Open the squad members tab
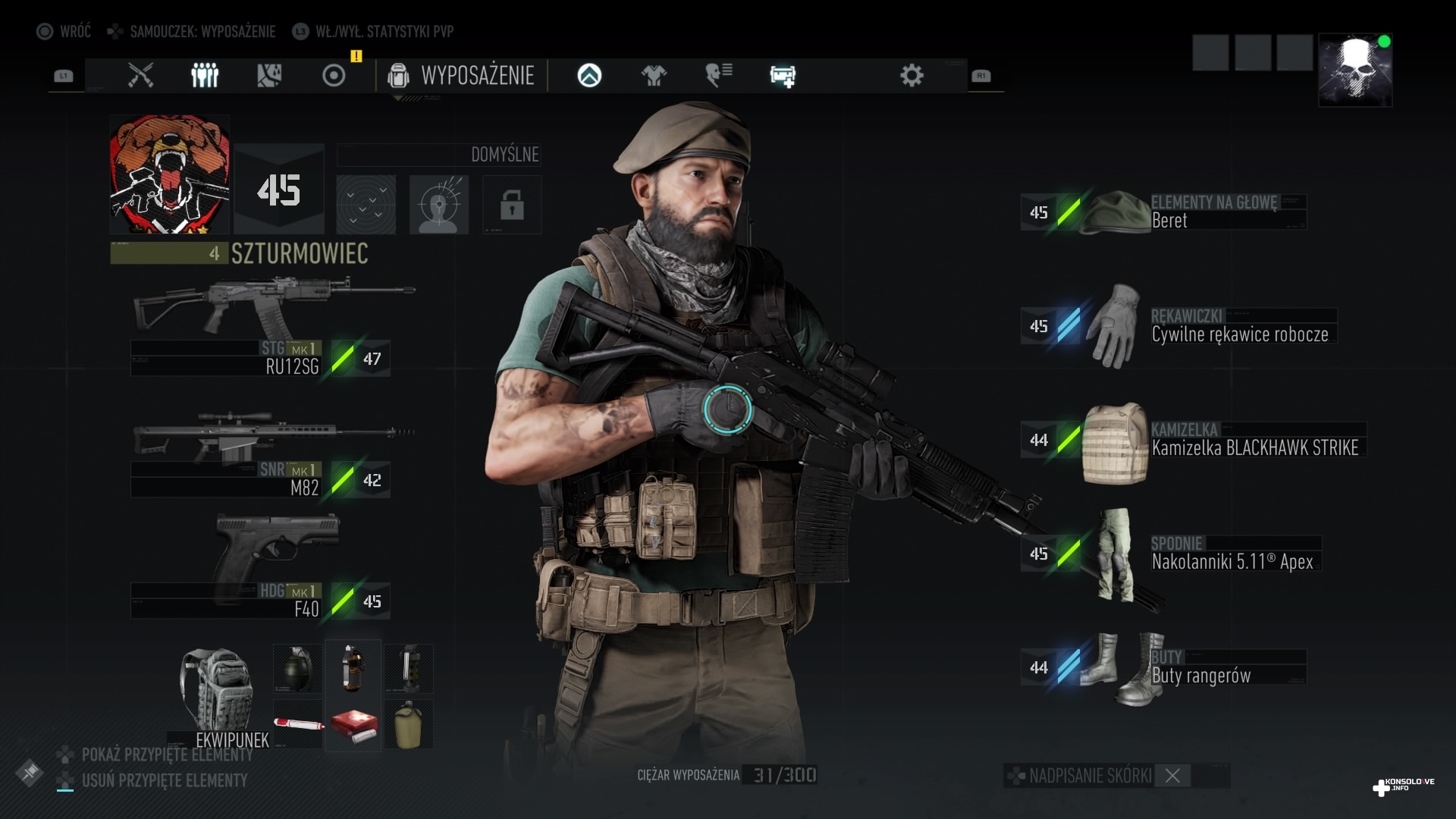This screenshot has width=1456, height=819. [x=205, y=75]
